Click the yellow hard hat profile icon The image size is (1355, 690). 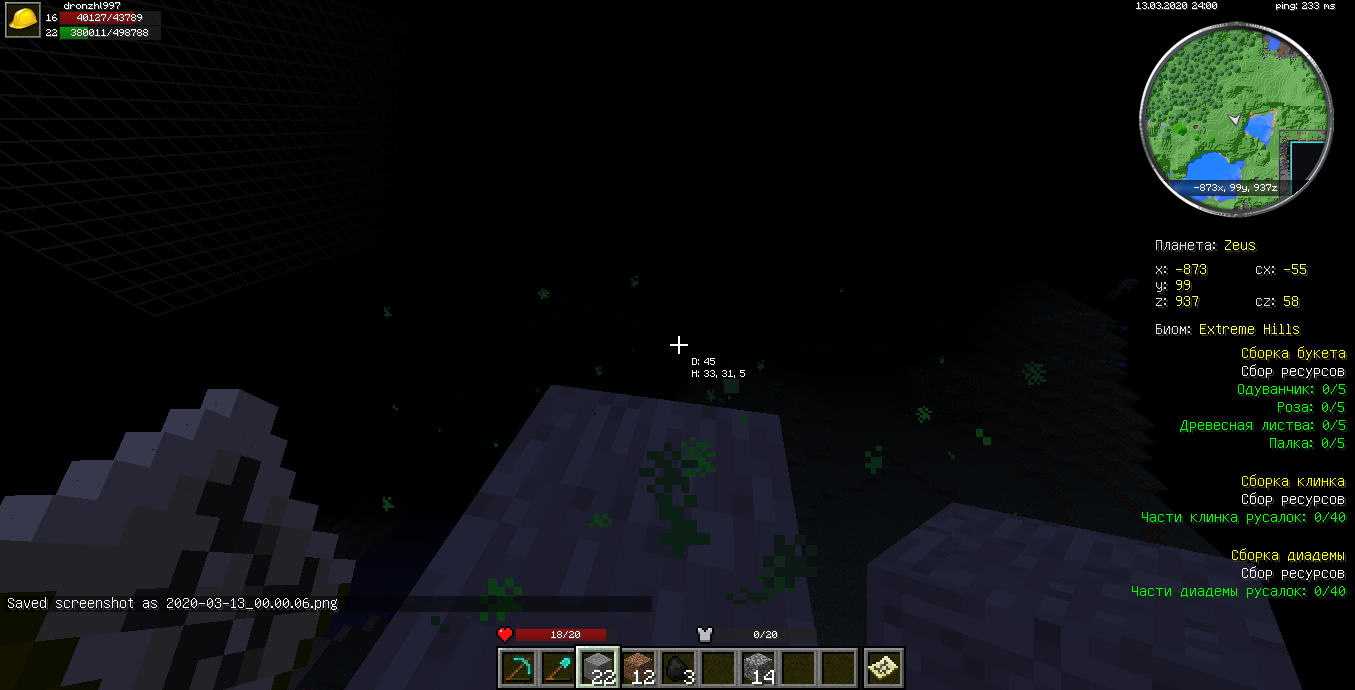24,19
